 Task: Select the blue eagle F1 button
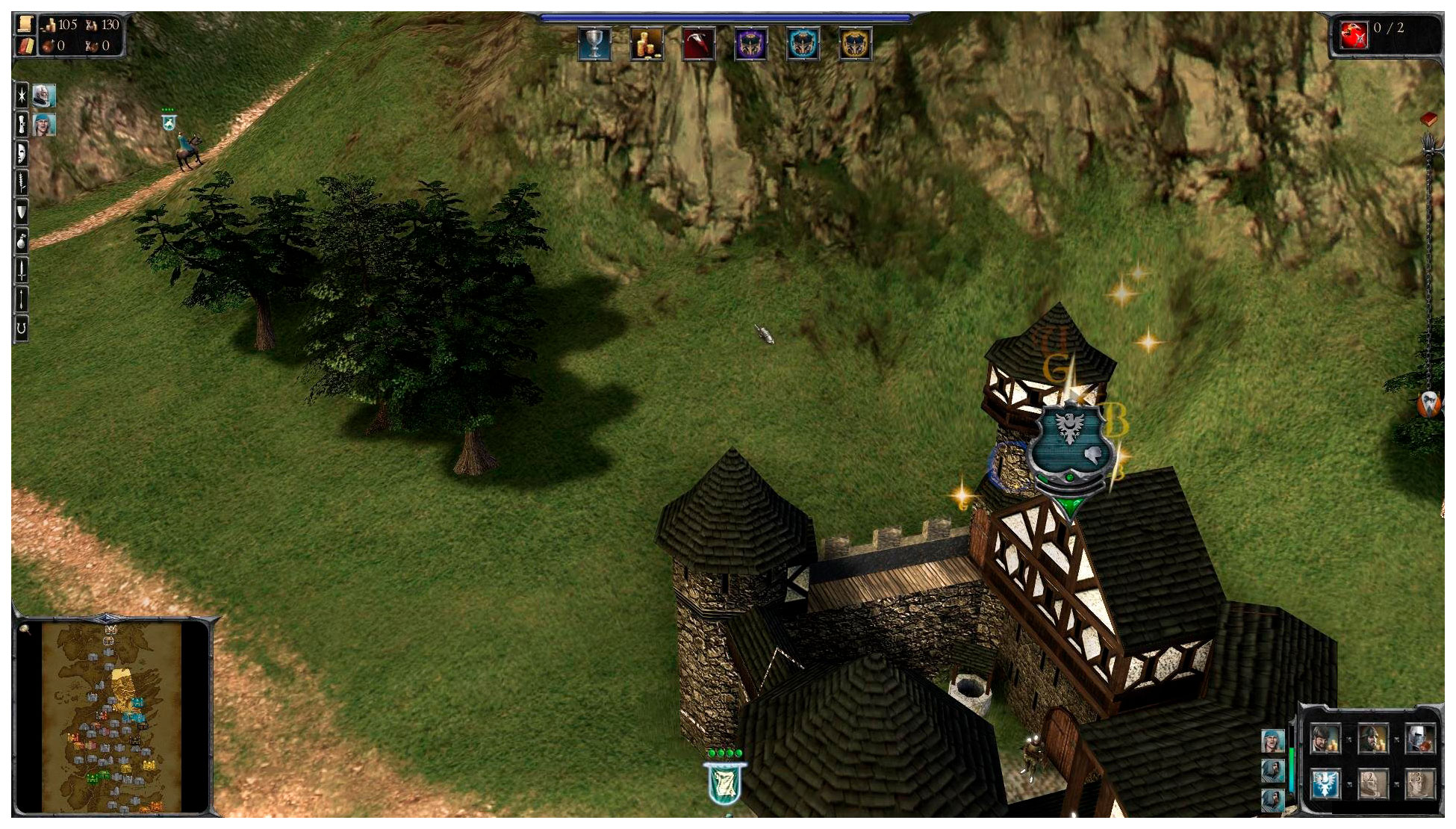pyautogui.click(x=1325, y=783)
